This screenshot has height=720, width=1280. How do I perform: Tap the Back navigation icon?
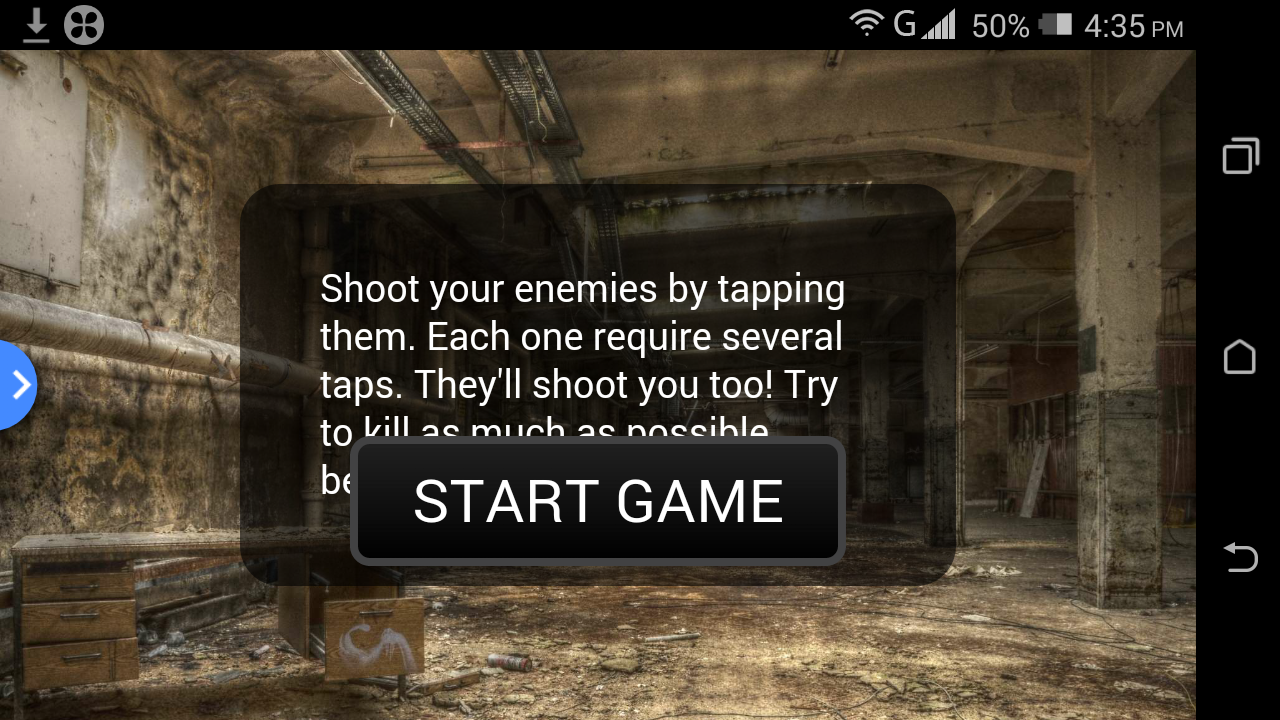pos(1240,559)
